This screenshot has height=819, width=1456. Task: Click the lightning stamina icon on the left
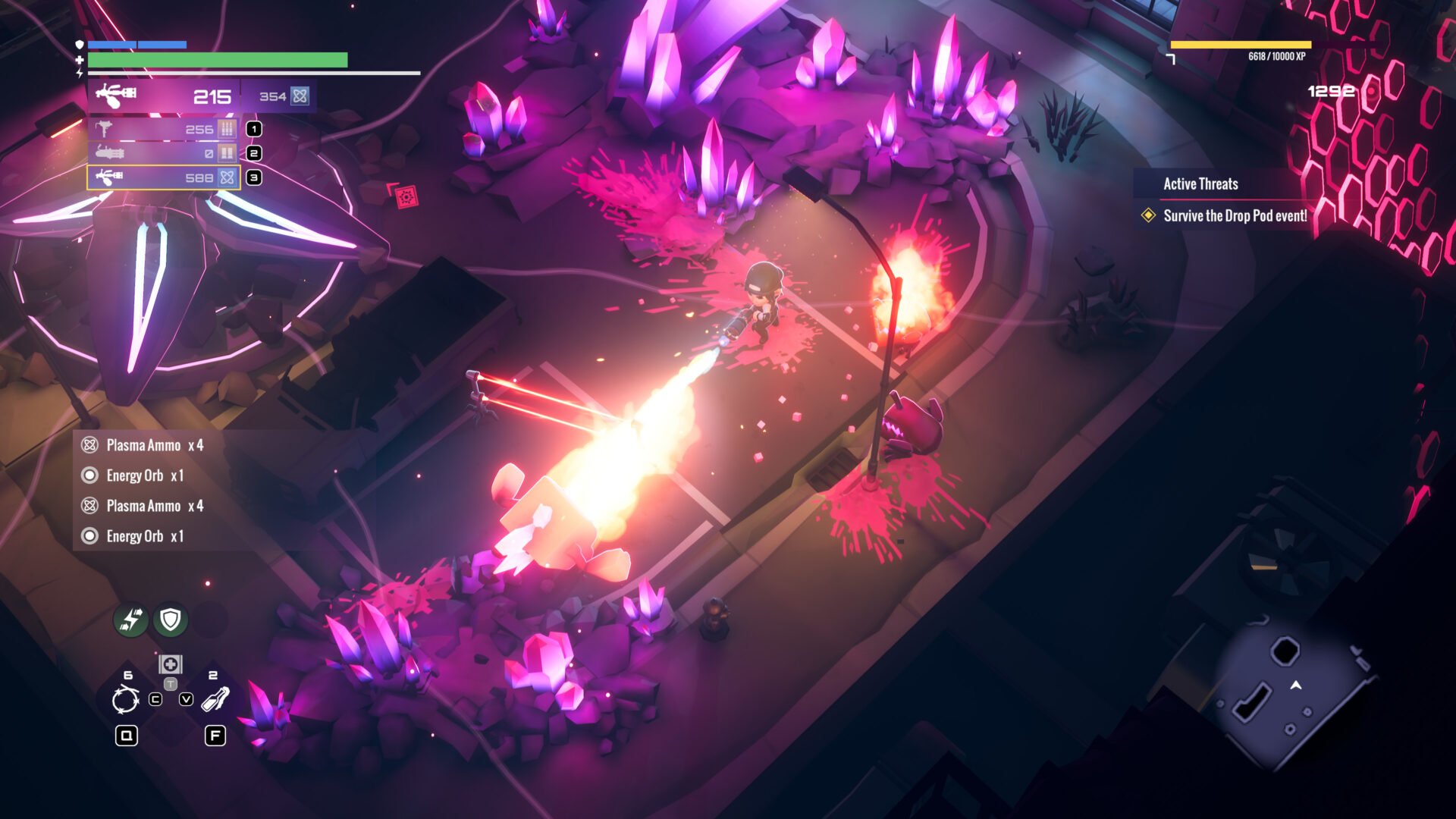tap(79, 73)
